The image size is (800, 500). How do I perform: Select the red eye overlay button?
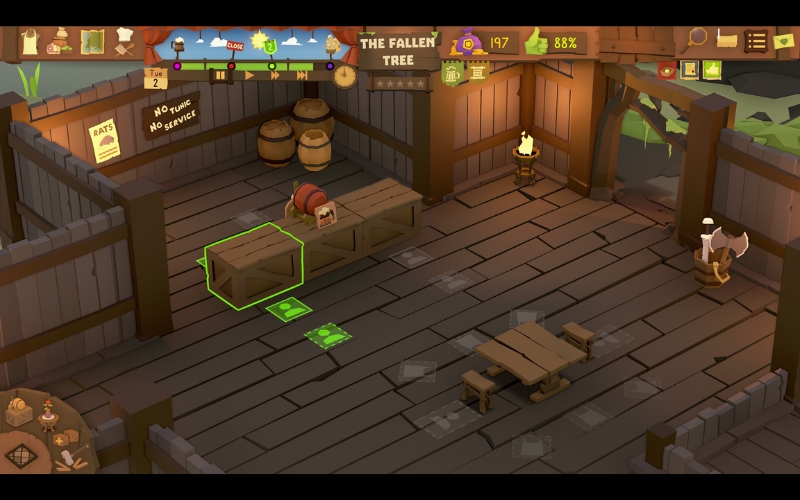click(x=666, y=69)
